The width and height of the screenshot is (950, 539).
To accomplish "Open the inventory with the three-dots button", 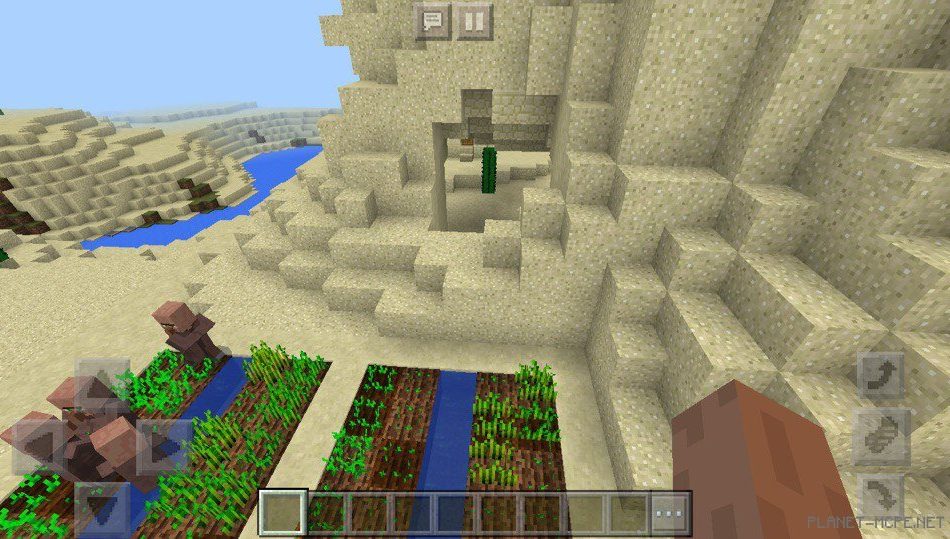I will click(670, 513).
